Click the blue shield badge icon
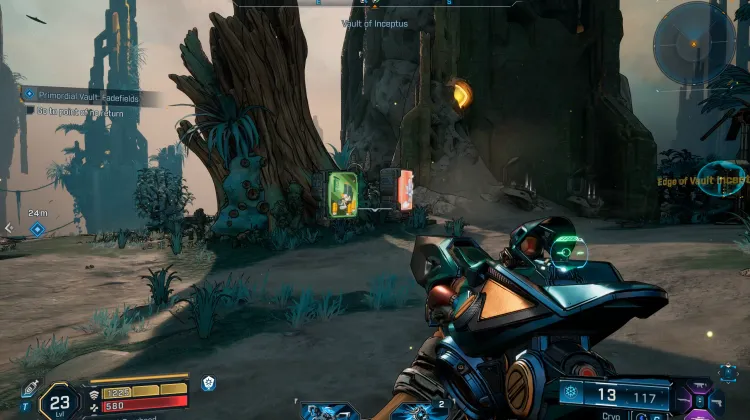 tap(208, 383)
